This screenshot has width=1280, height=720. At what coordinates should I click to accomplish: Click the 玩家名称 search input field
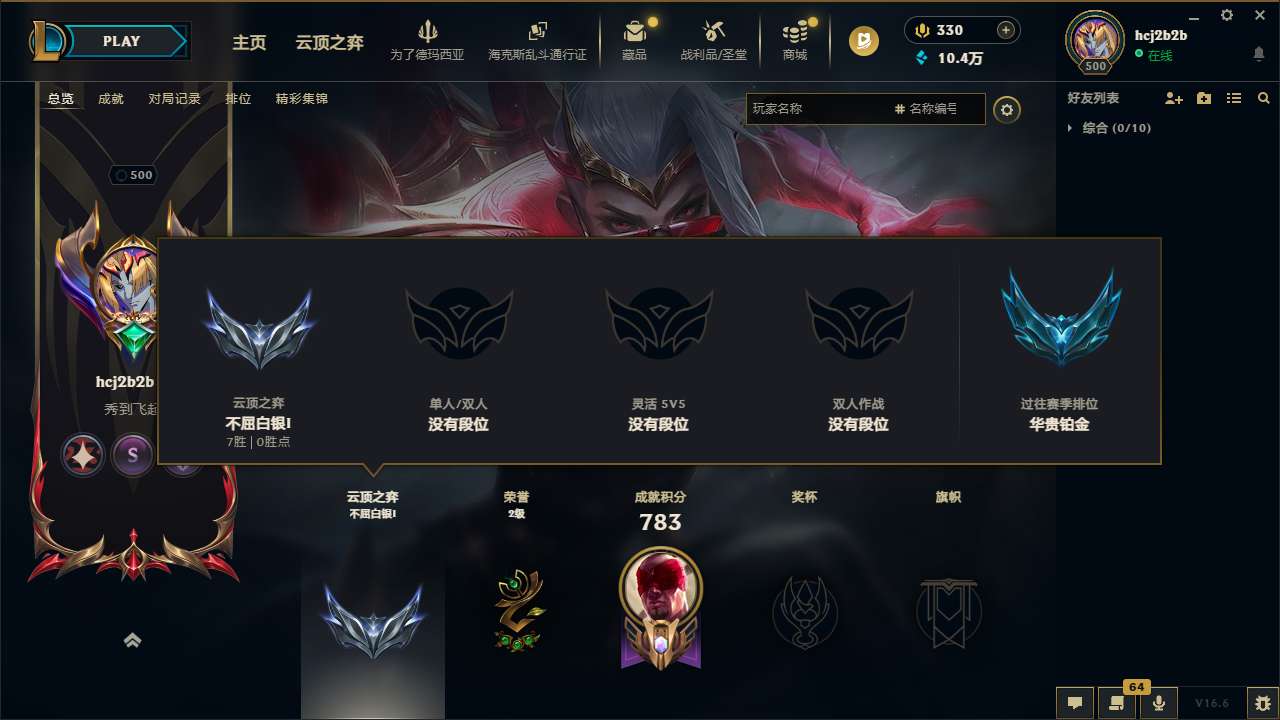(x=840, y=109)
